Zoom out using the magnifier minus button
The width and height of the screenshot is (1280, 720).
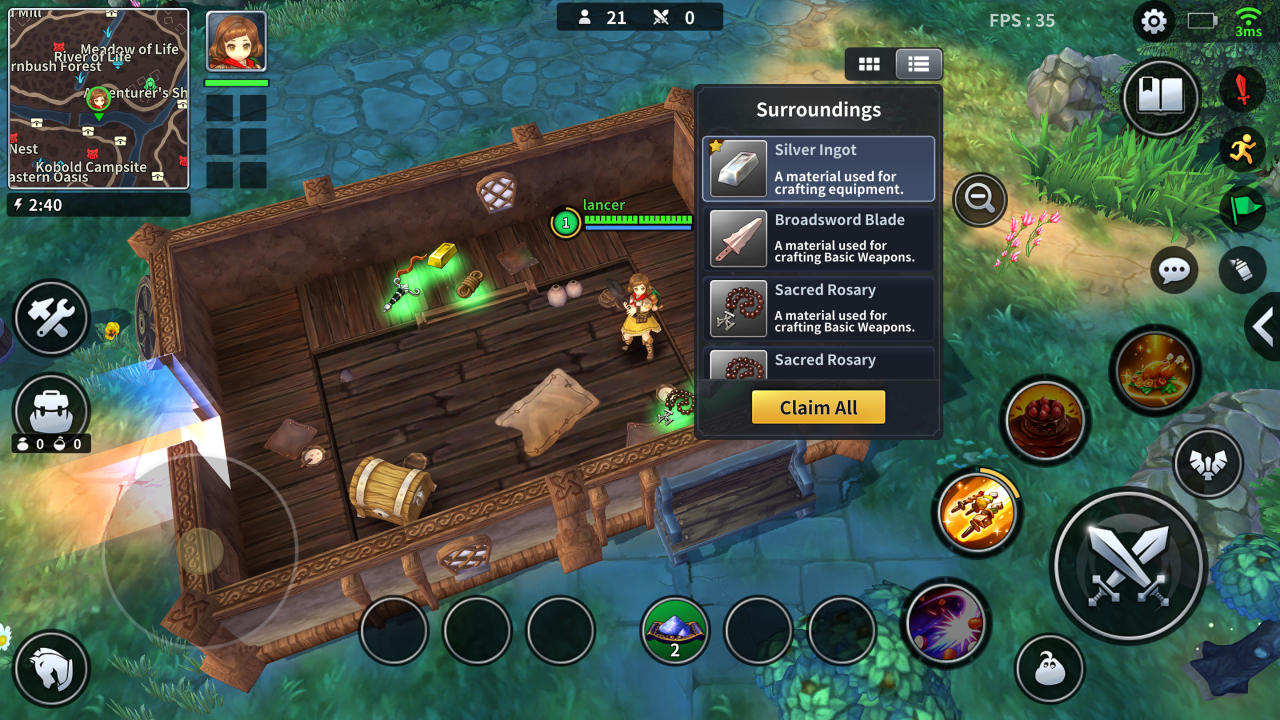pyautogui.click(x=979, y=199)
